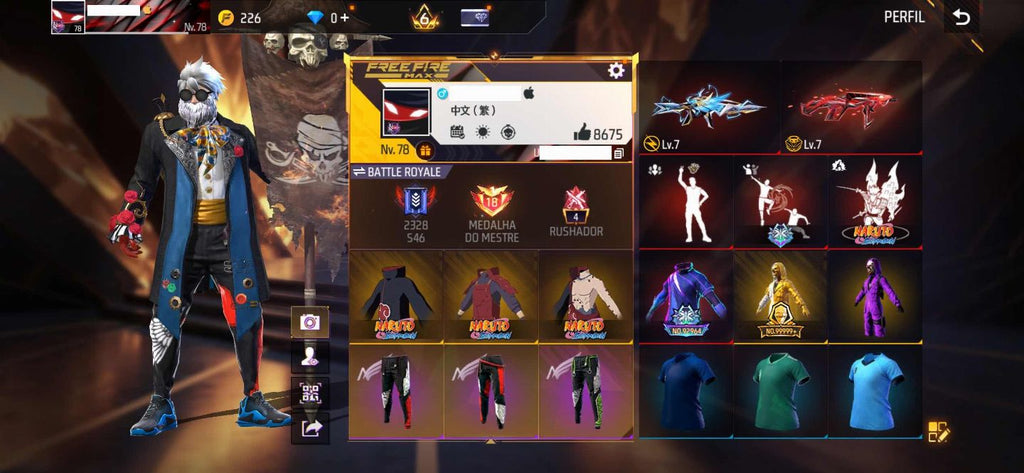Click the player avatar in the top bar
The image size is (1024, 473).
coord(68,17)
